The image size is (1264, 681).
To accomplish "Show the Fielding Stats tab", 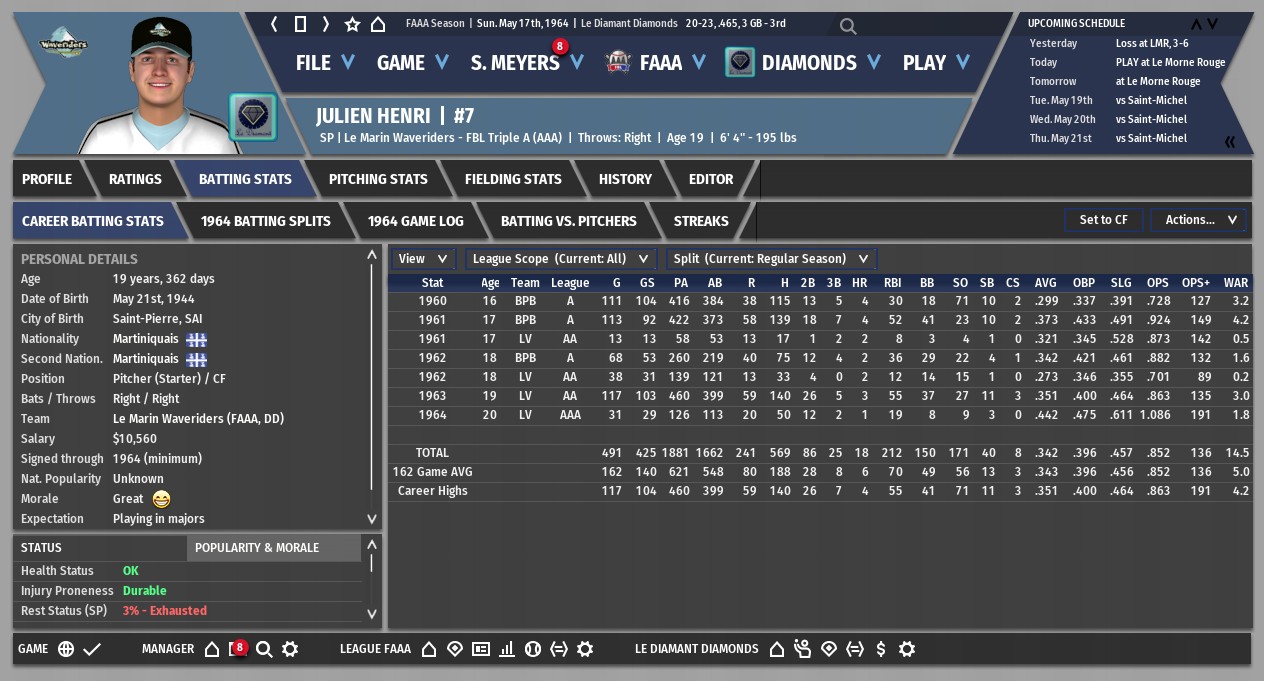I will tap(513, 179).
